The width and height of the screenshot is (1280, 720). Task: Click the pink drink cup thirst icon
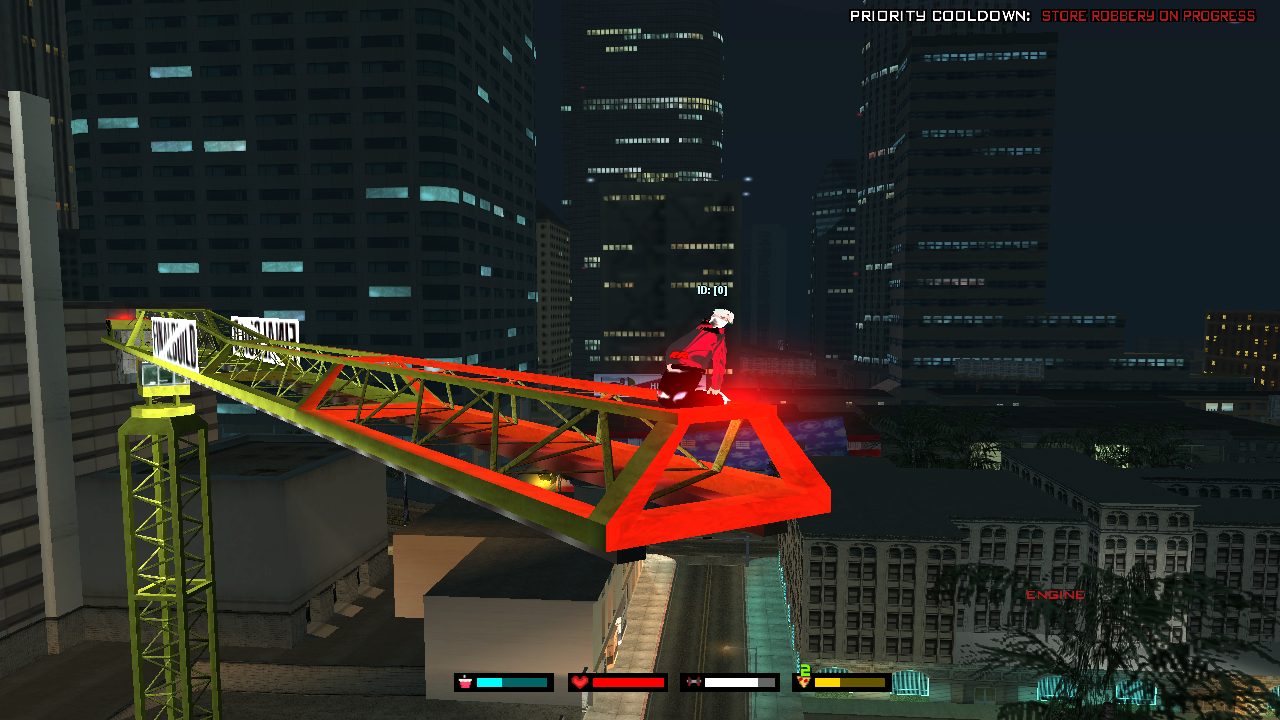465,683
